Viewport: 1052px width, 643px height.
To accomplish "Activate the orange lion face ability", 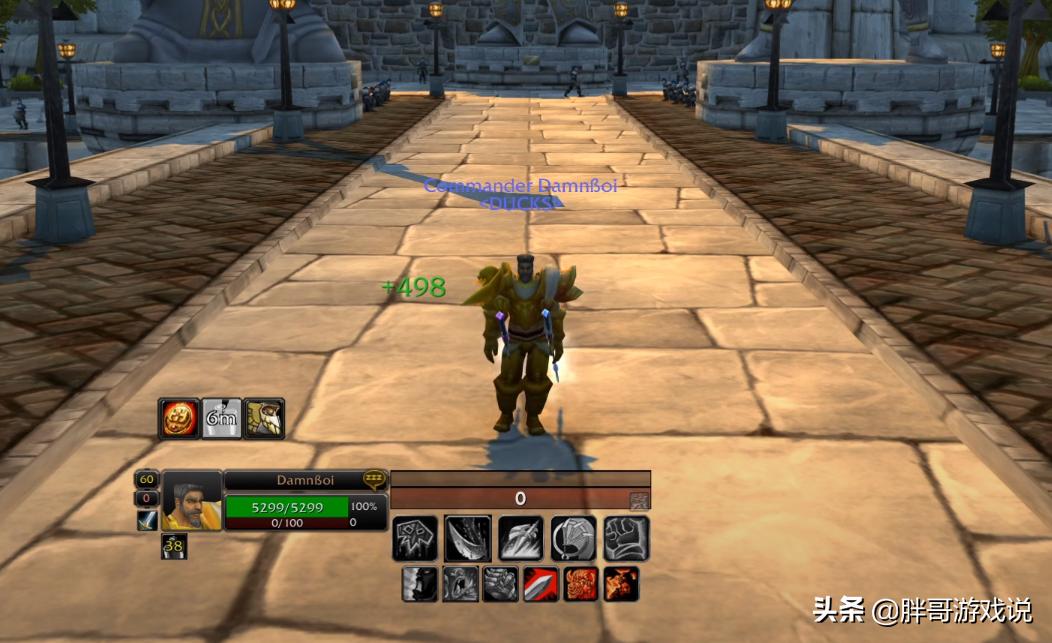I will coord(581,584).
